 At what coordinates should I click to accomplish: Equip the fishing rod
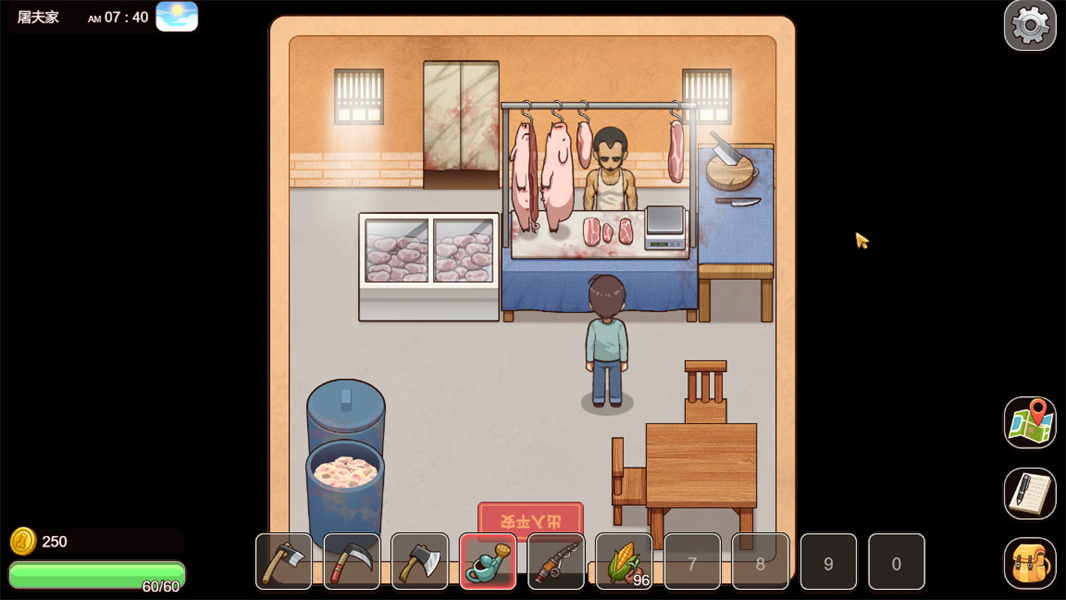click(556, 561)
